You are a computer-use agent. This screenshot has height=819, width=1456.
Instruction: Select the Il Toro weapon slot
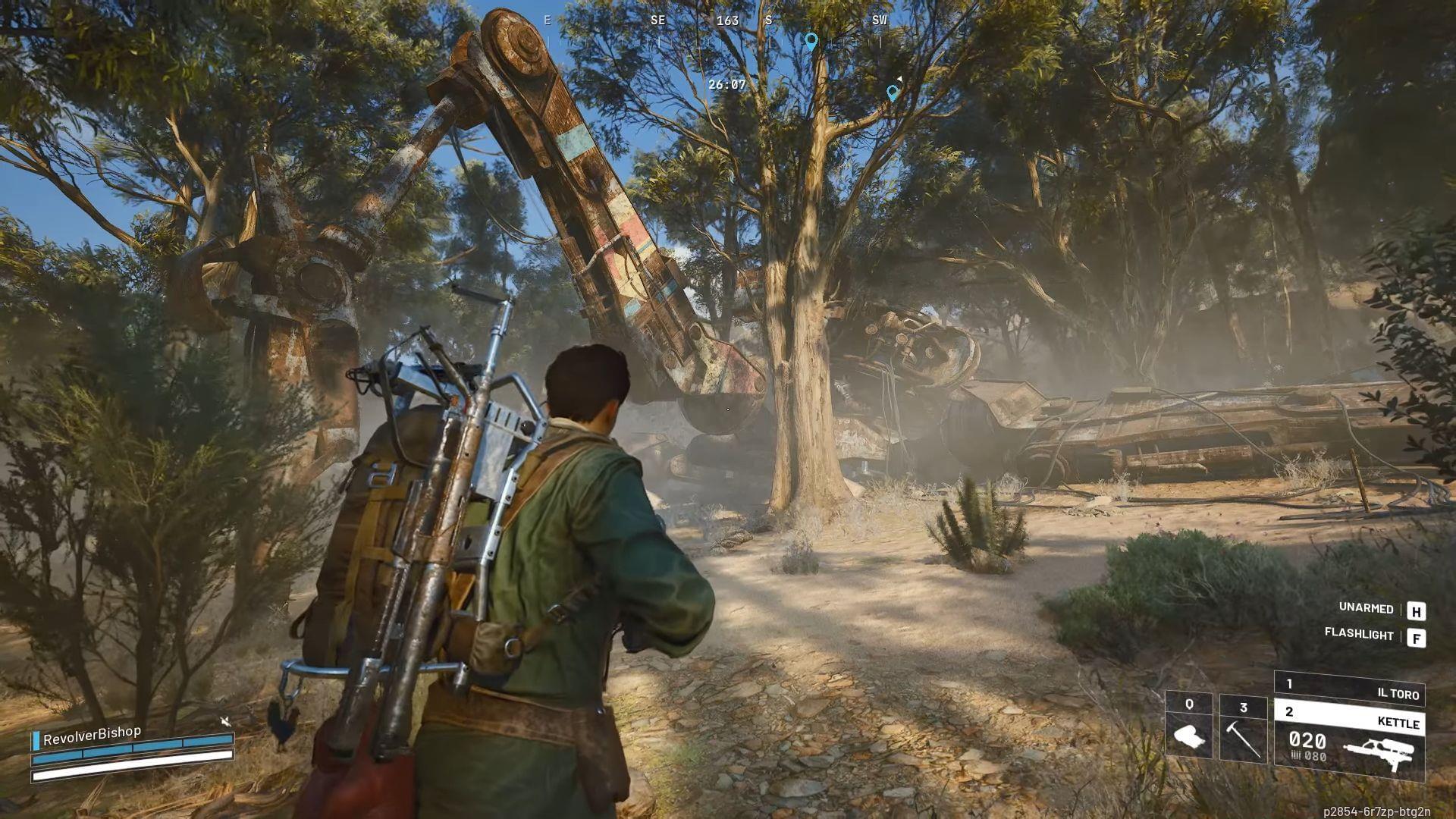(x=1349, y=689)
